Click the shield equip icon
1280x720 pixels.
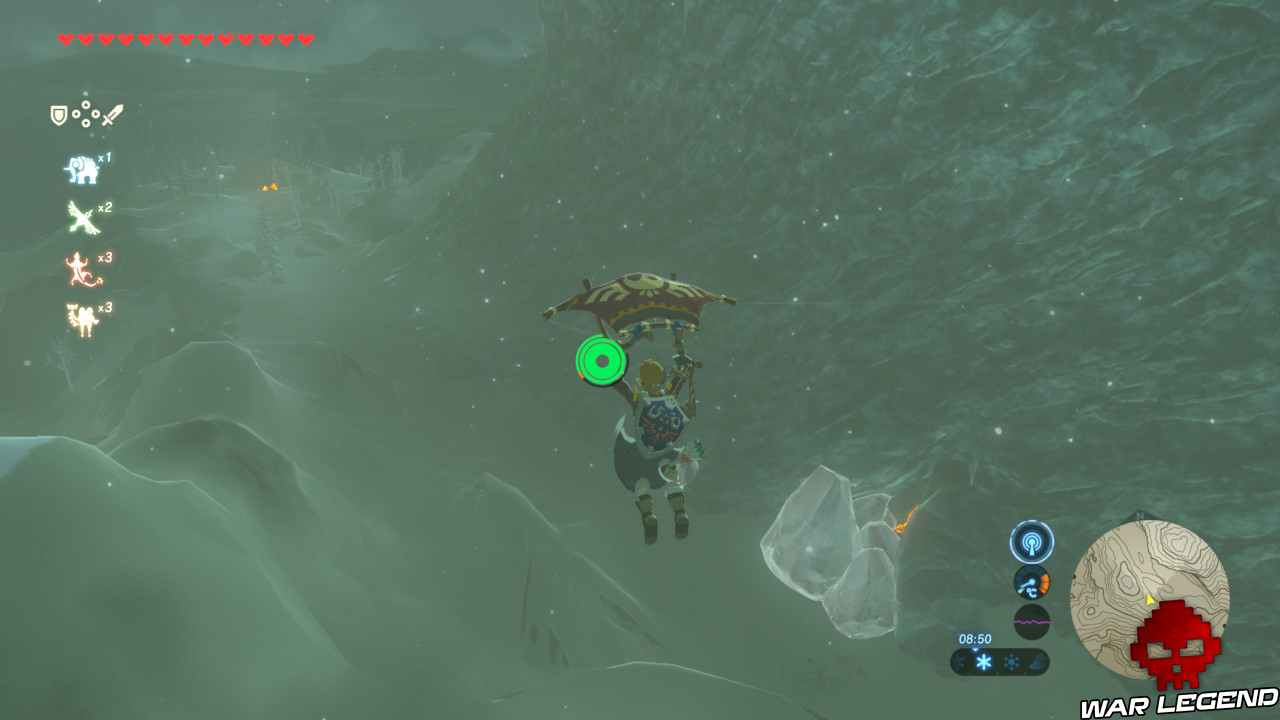click(59, 114)
